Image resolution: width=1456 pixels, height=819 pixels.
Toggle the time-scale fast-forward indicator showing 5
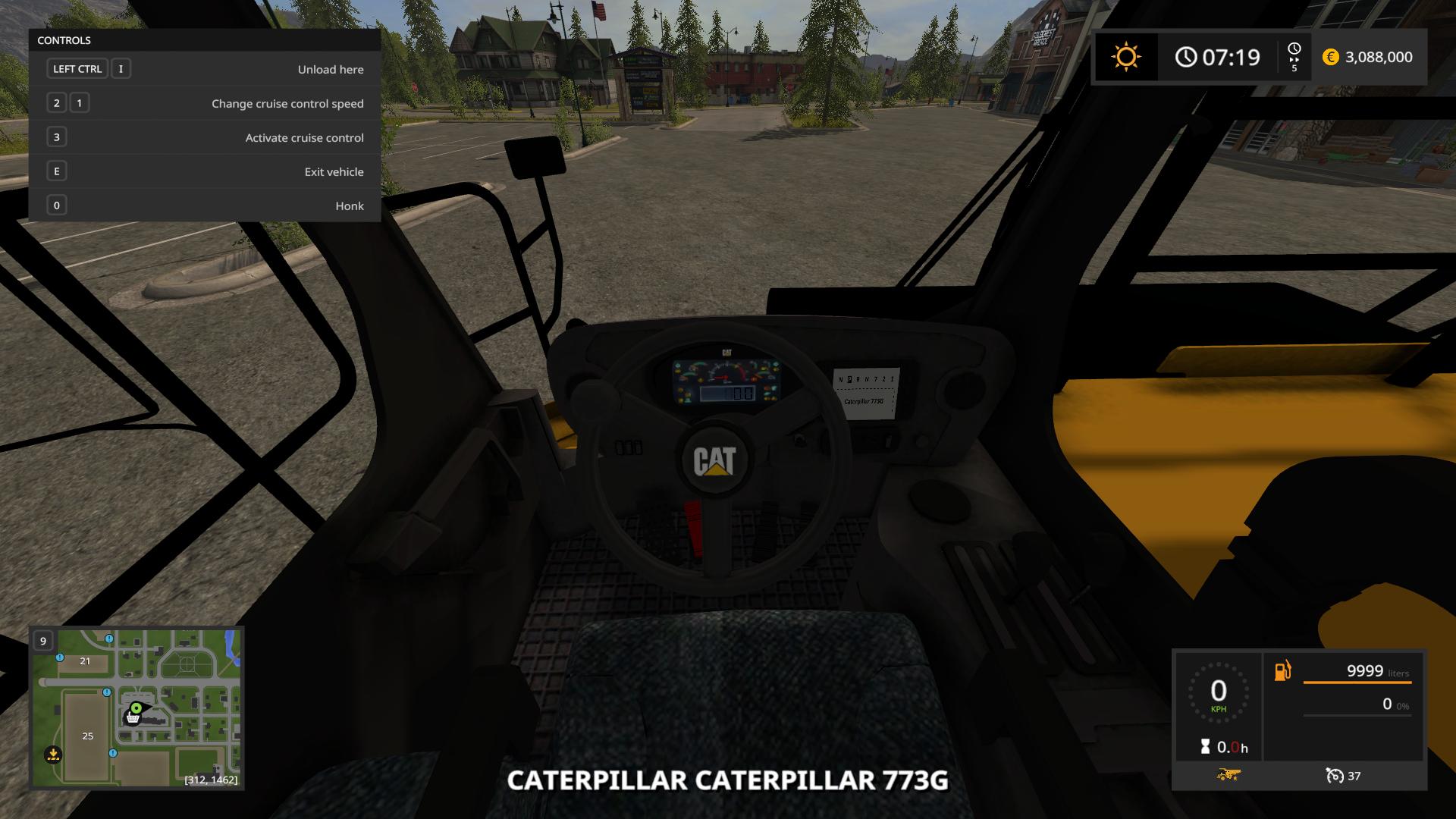(1294, 57)
